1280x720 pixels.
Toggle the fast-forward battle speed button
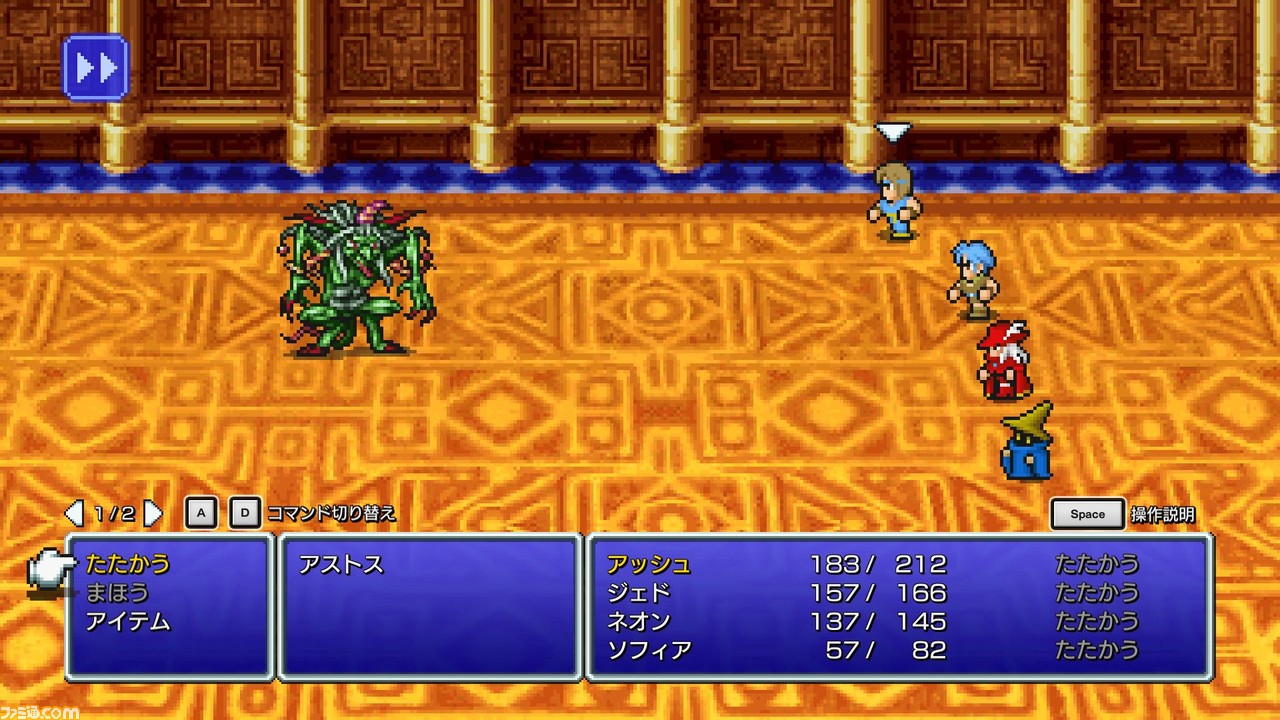pyautogui.click(x=95, y=67)
